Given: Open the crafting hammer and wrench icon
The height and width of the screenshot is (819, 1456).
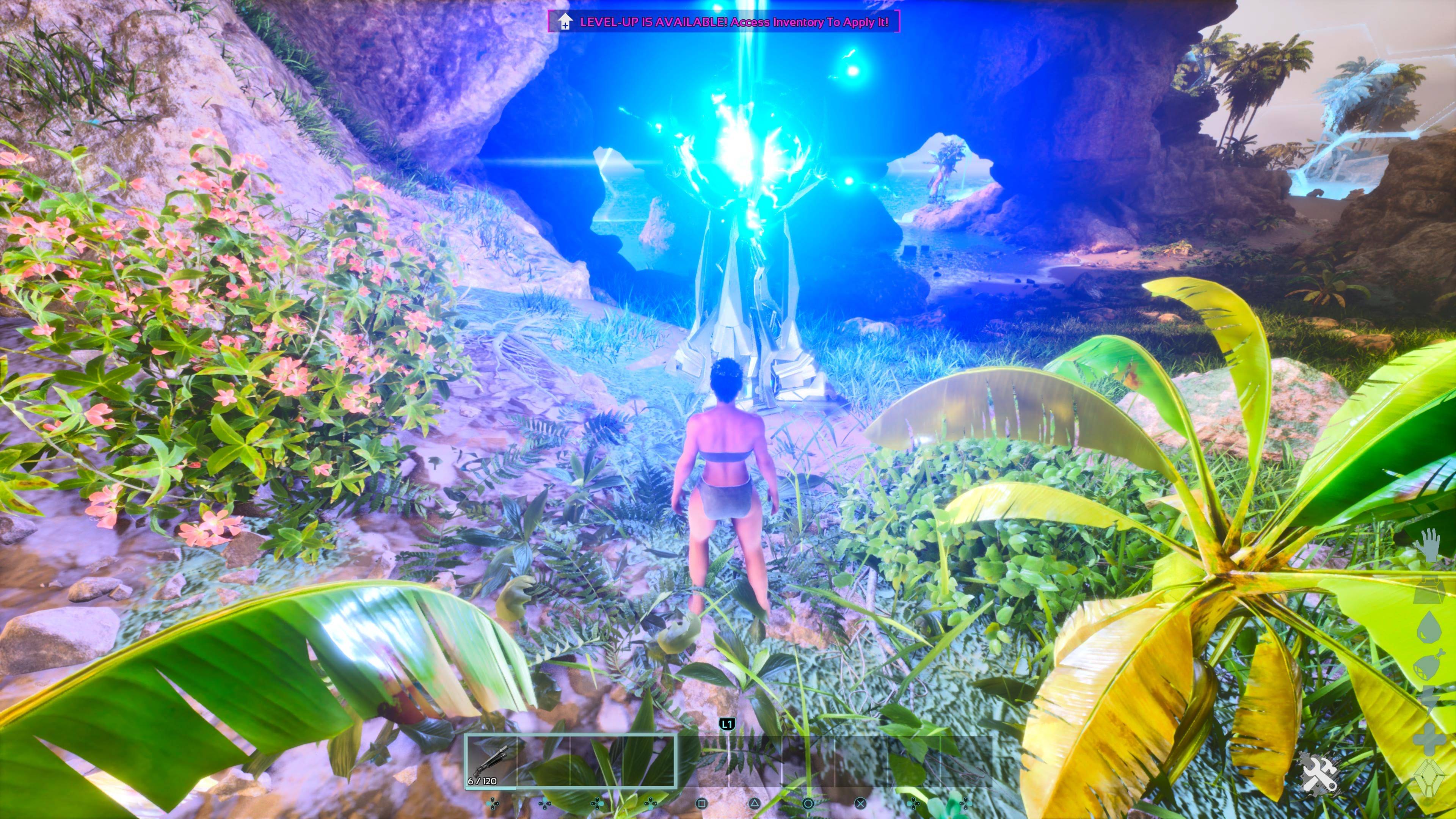Looking at the screenshot, I should pyautogui.click(x=1319, y=773).
